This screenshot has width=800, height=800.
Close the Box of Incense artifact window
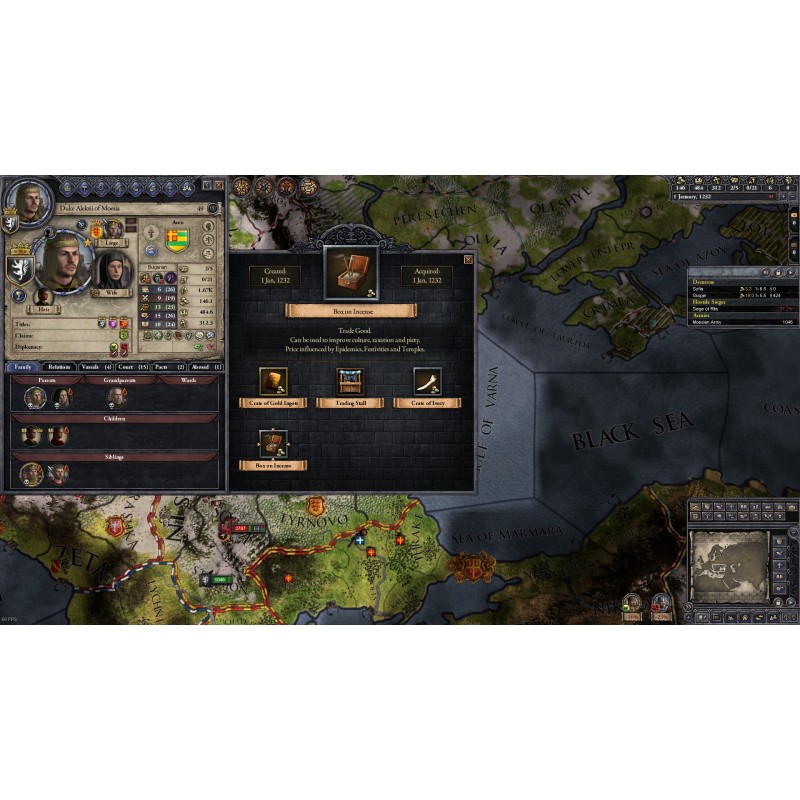(468, 259)
